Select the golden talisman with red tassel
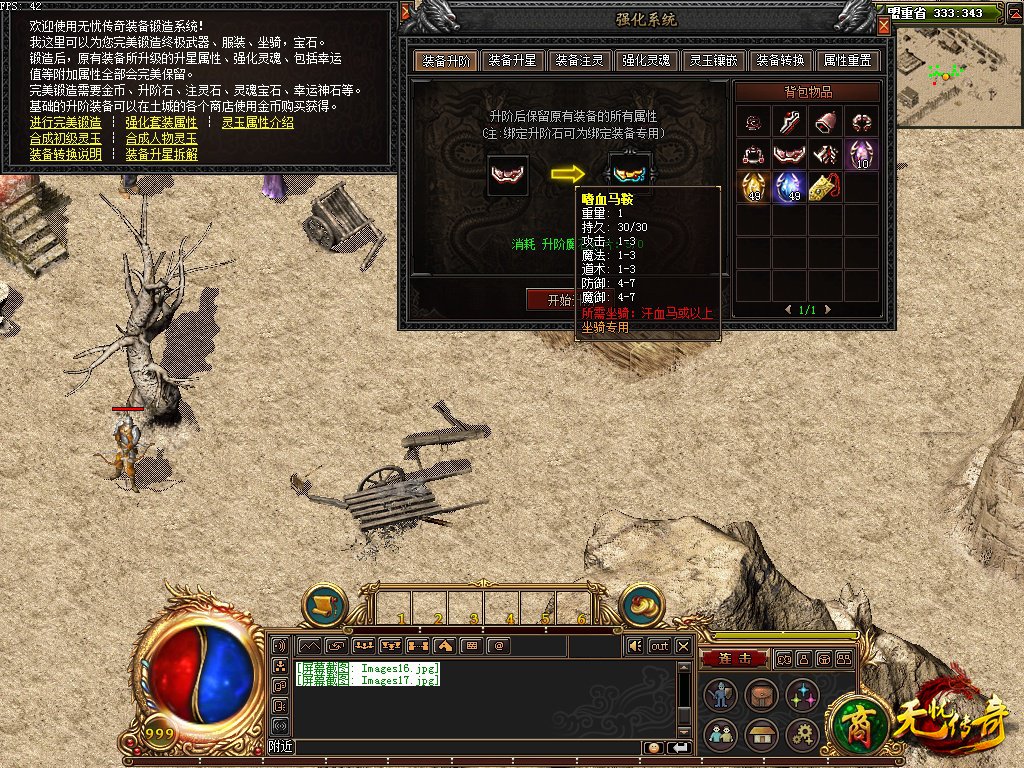1024x768 pixels. 825,187
